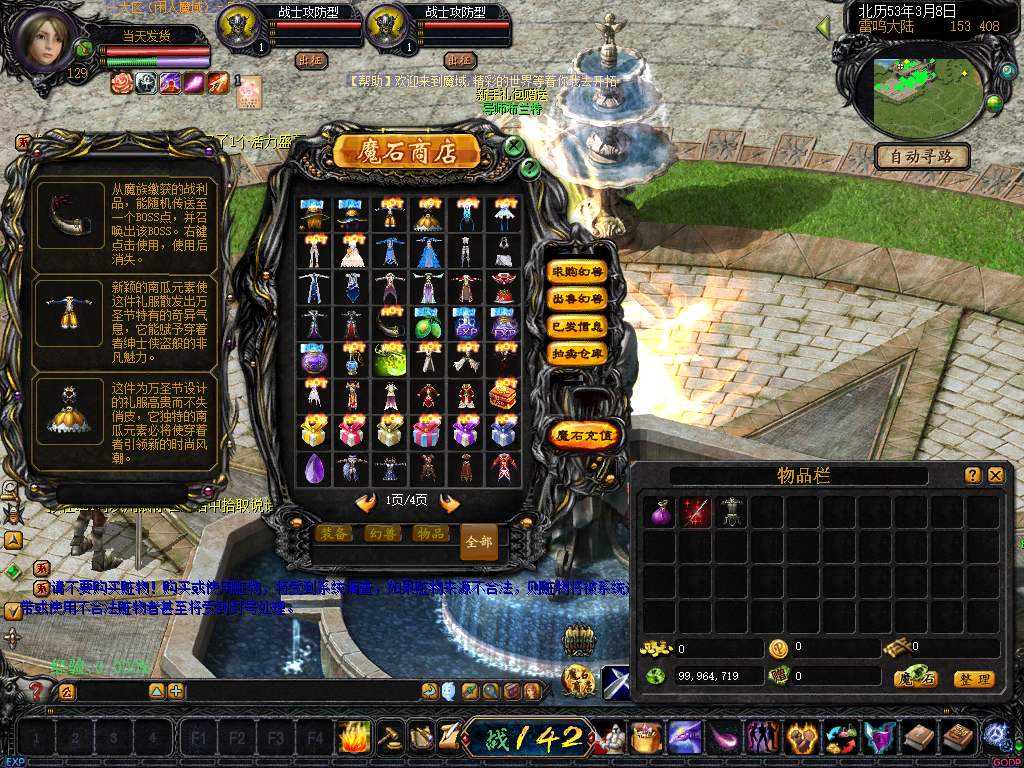Choose the 出售幻兽 button
The width and height of the screenshot is (1024, 768).
click(x=578, y=299)
